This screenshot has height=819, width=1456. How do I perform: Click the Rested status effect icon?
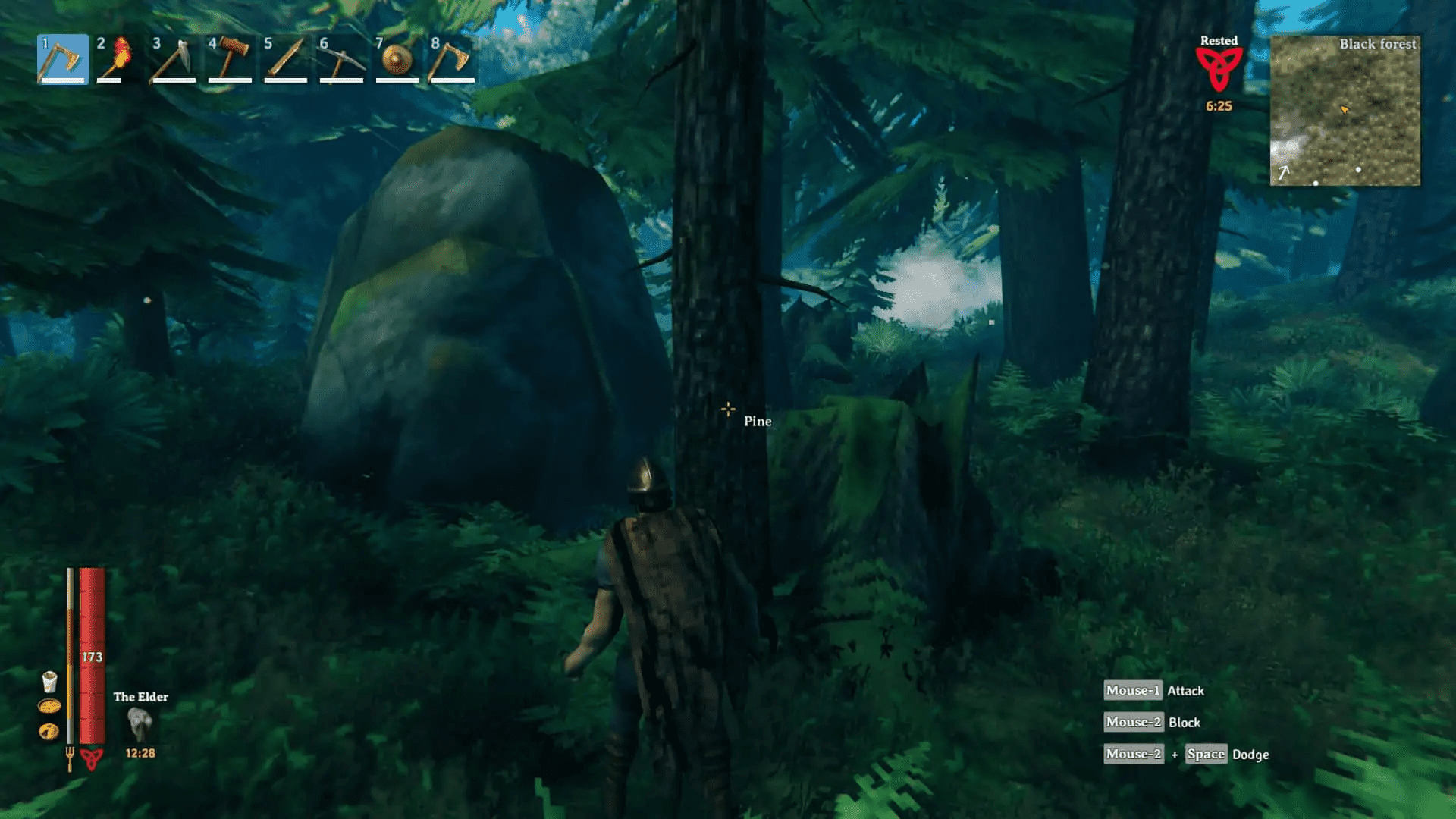[x=1219, y=70]
